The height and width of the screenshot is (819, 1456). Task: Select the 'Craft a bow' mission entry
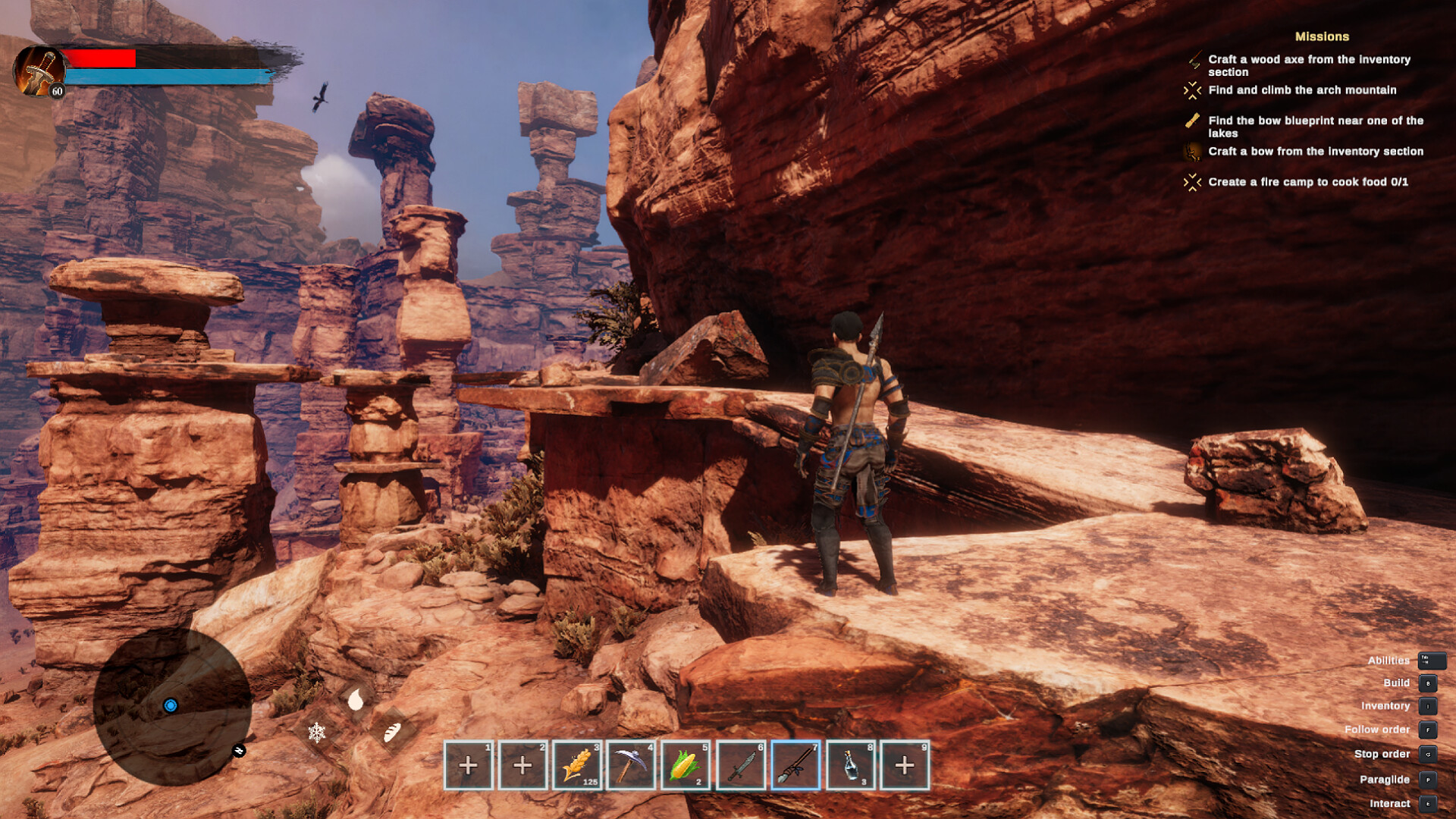pyautogui.click(x=1315, y=152)
